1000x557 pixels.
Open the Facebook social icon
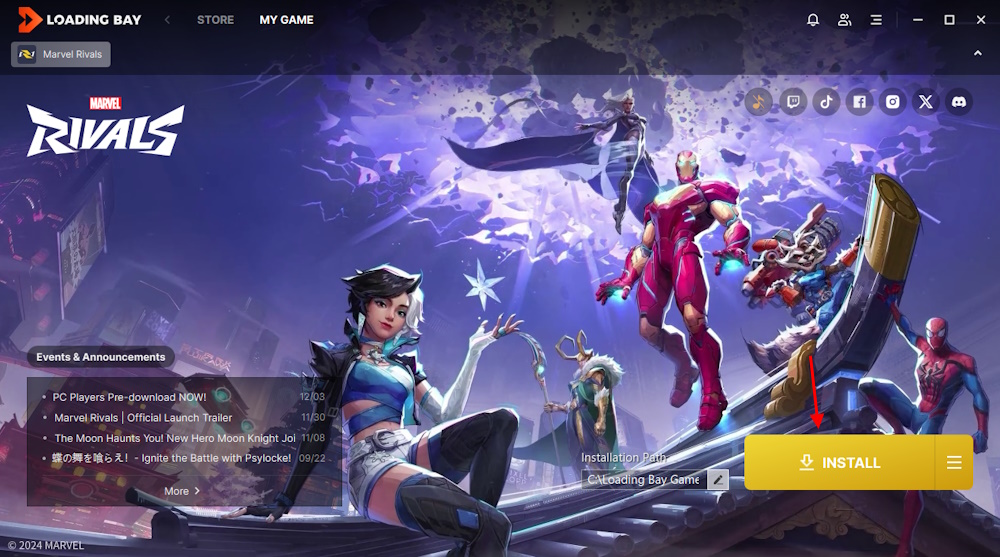[x=859, y=101]
